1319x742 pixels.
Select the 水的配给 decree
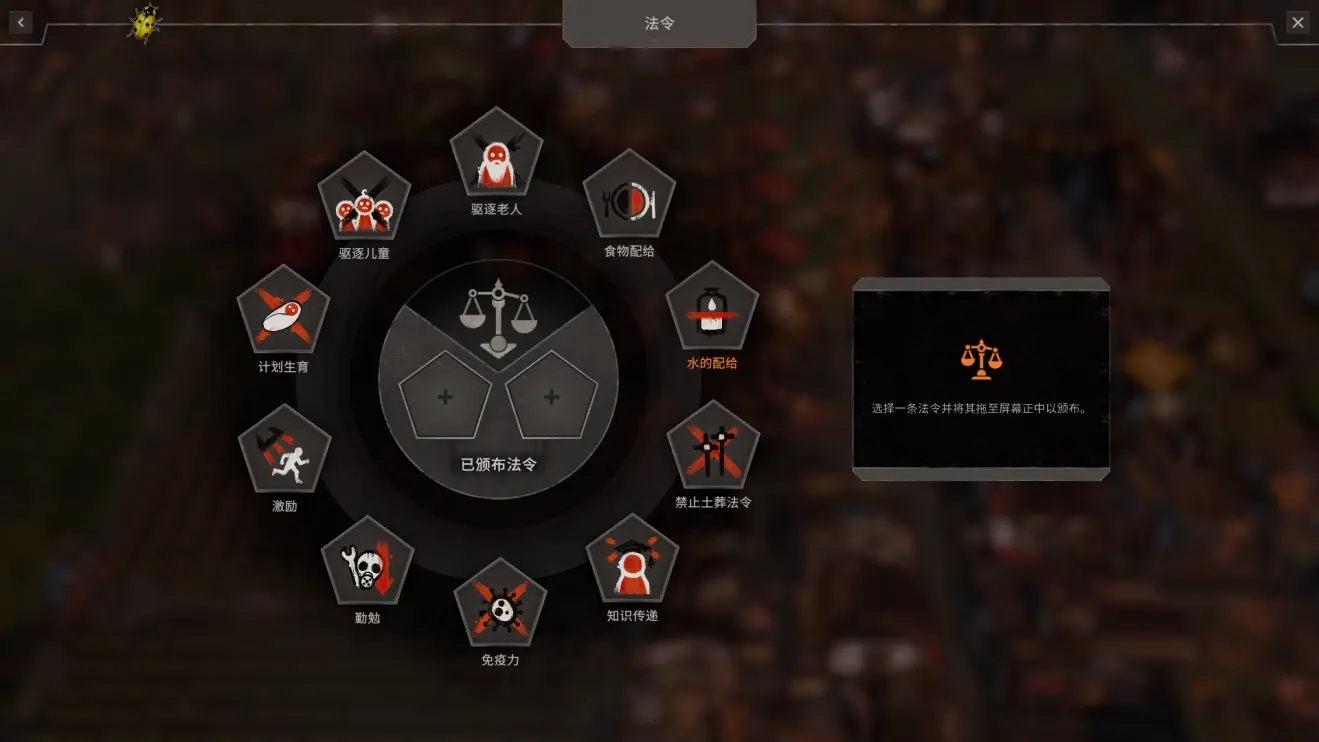pyautogui.click(x=712, y=308)
